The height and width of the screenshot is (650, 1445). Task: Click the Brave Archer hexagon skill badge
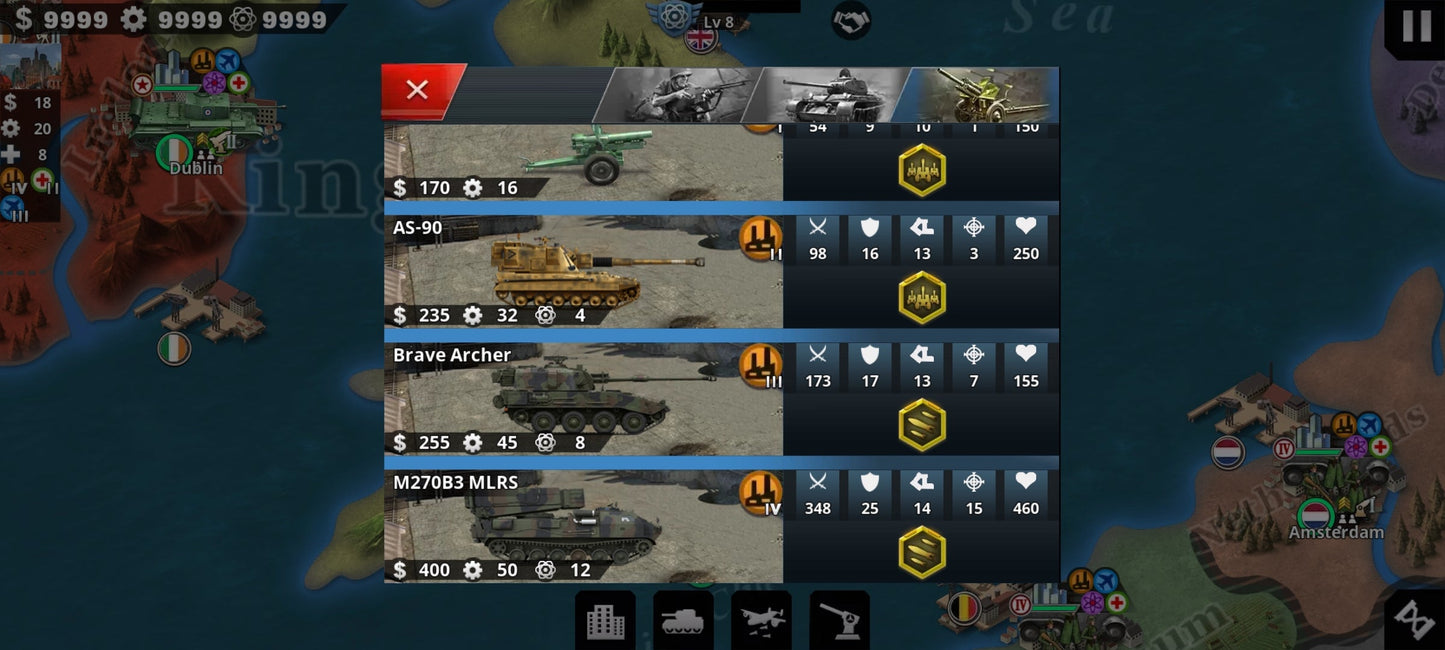[x=921, y=425]
